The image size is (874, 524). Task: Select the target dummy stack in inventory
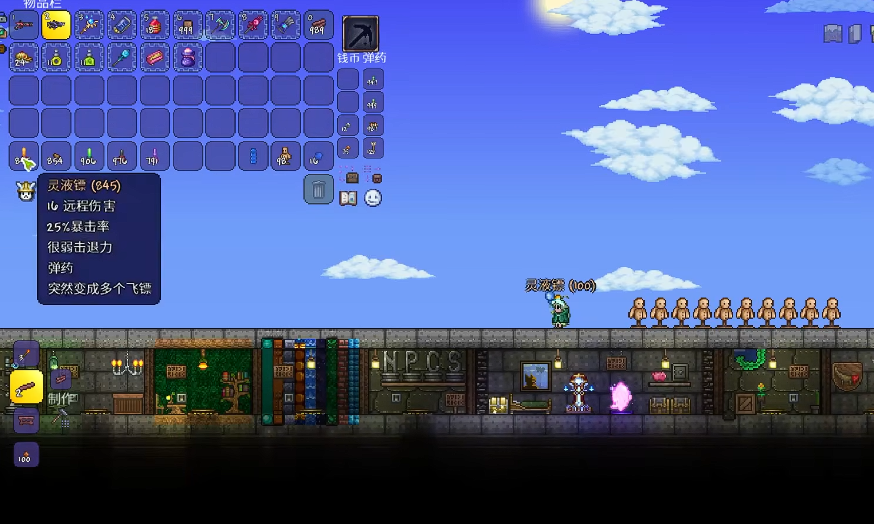(x=286, y=156)
